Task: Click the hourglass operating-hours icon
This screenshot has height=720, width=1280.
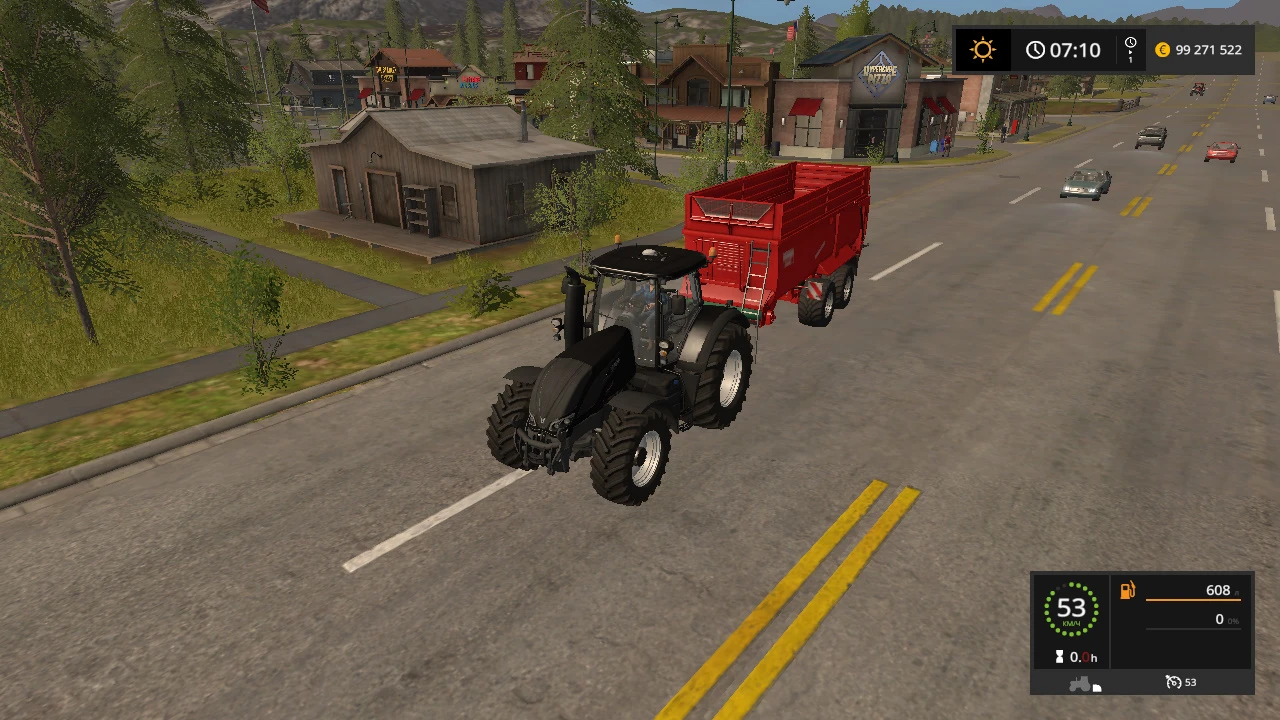Action: click(x=1059, y=657)
